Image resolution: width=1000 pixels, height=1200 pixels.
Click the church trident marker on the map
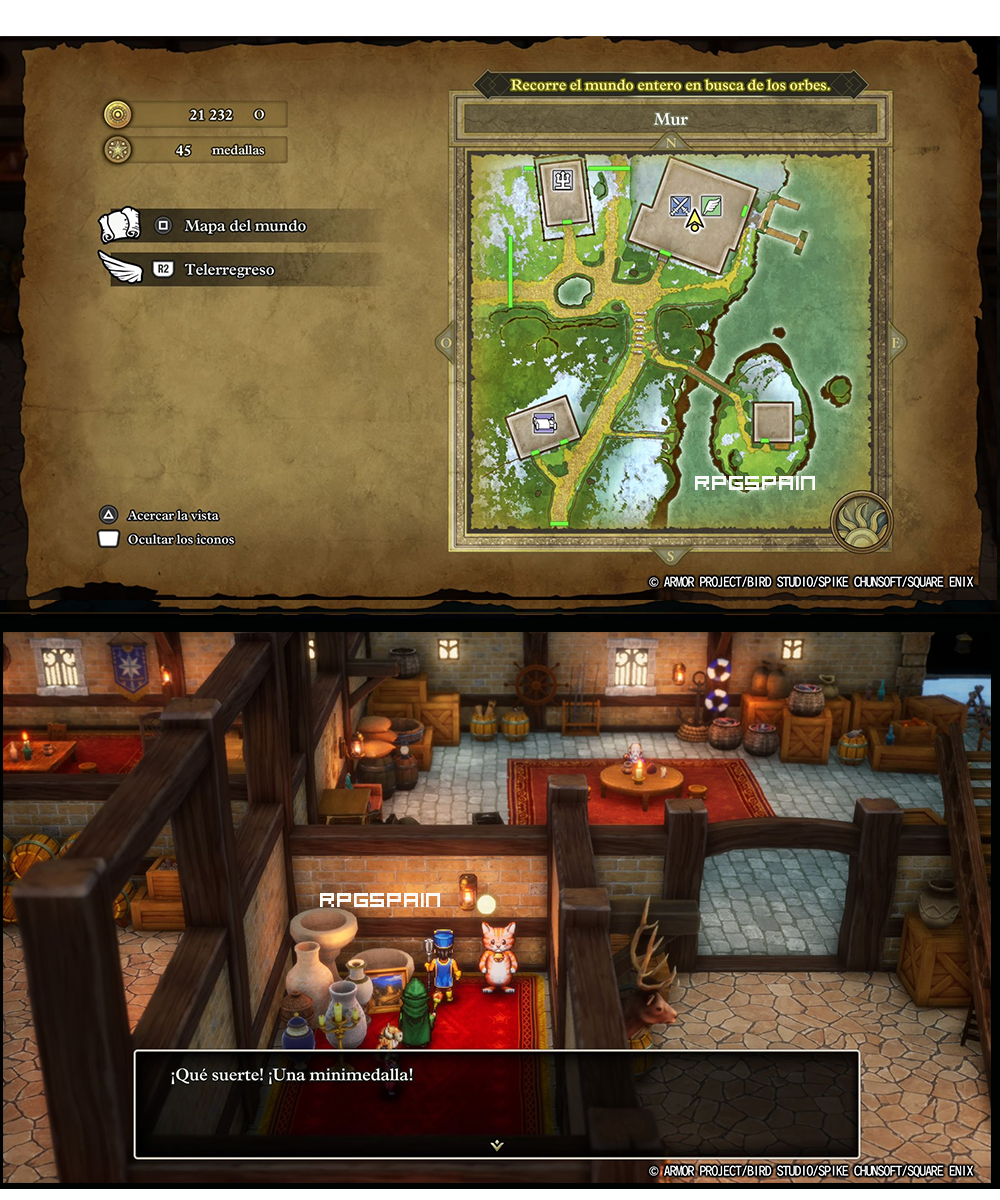(x=563, y=180)
